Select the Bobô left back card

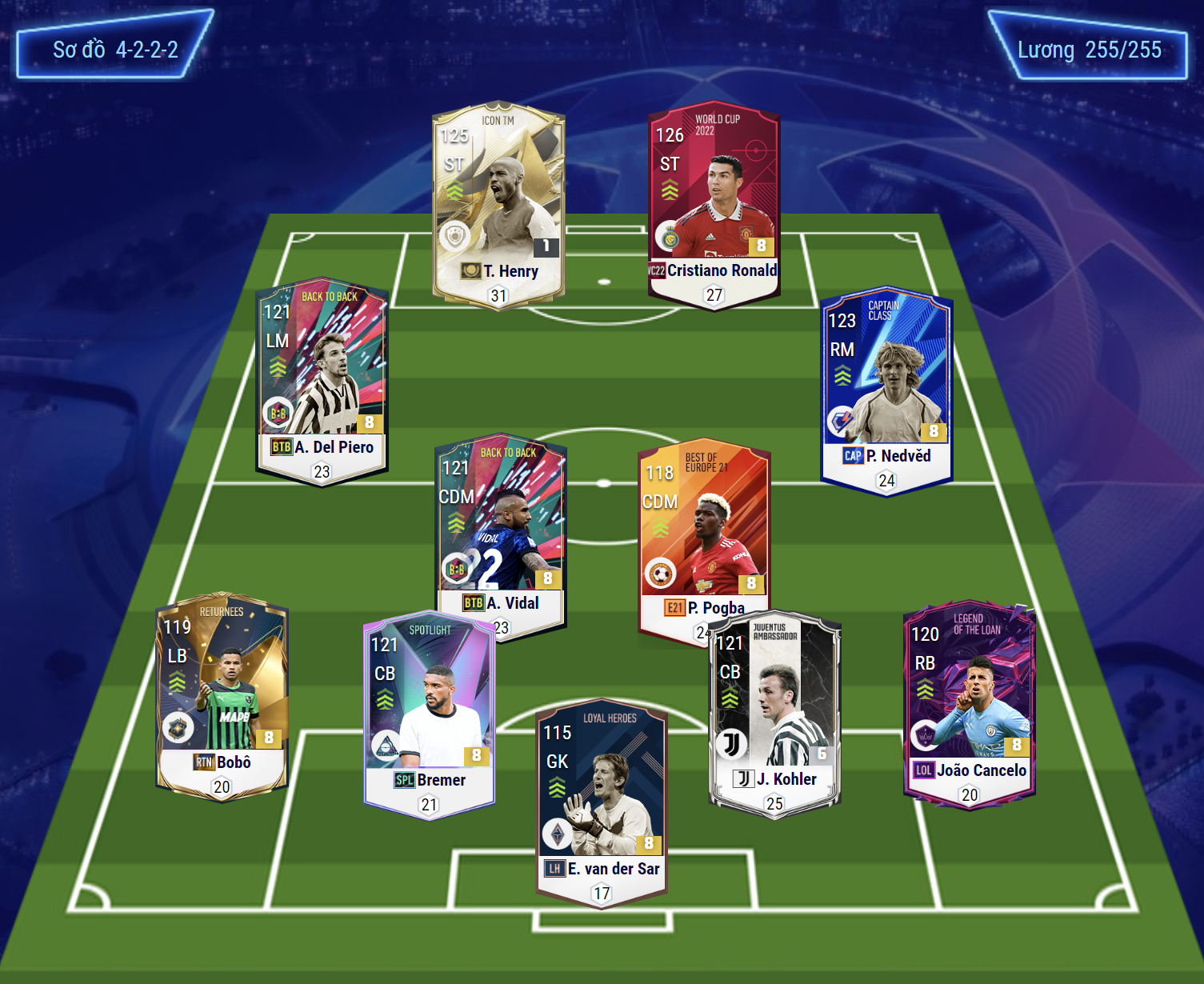[x=222, y=696]
